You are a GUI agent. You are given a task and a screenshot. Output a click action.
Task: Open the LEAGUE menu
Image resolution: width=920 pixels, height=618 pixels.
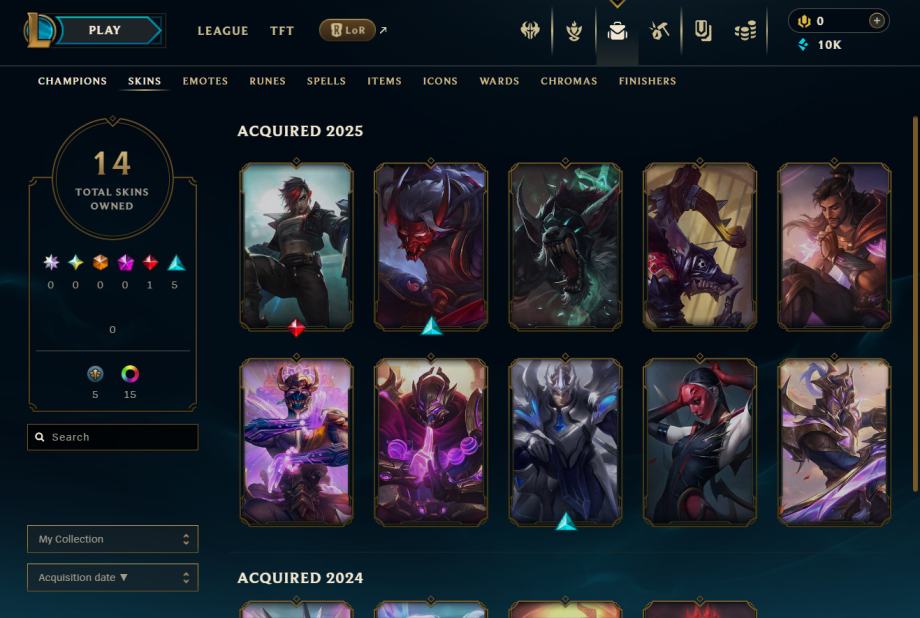[x=222, y=31]
